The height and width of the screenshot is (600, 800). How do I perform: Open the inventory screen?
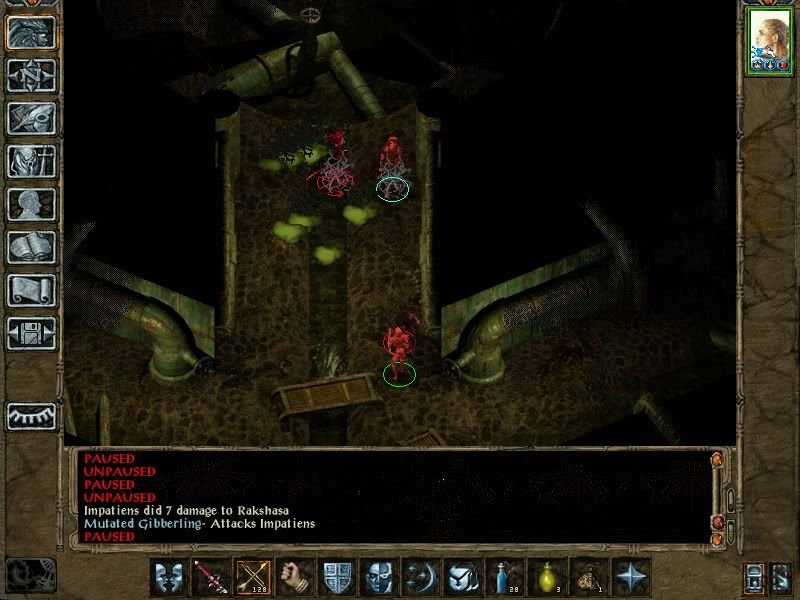point(32,161)
